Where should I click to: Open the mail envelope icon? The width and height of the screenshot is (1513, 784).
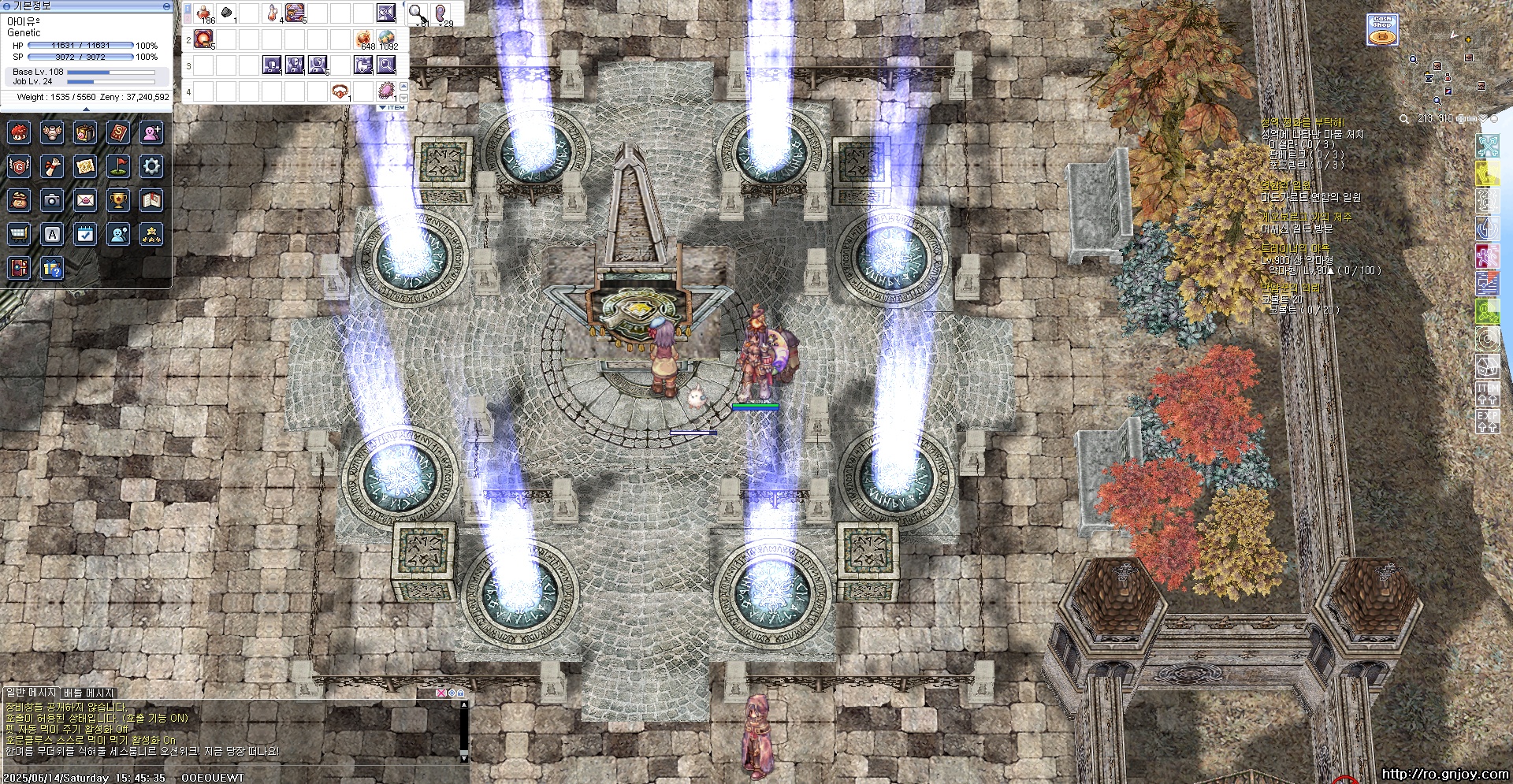click(x=85, y=200)
